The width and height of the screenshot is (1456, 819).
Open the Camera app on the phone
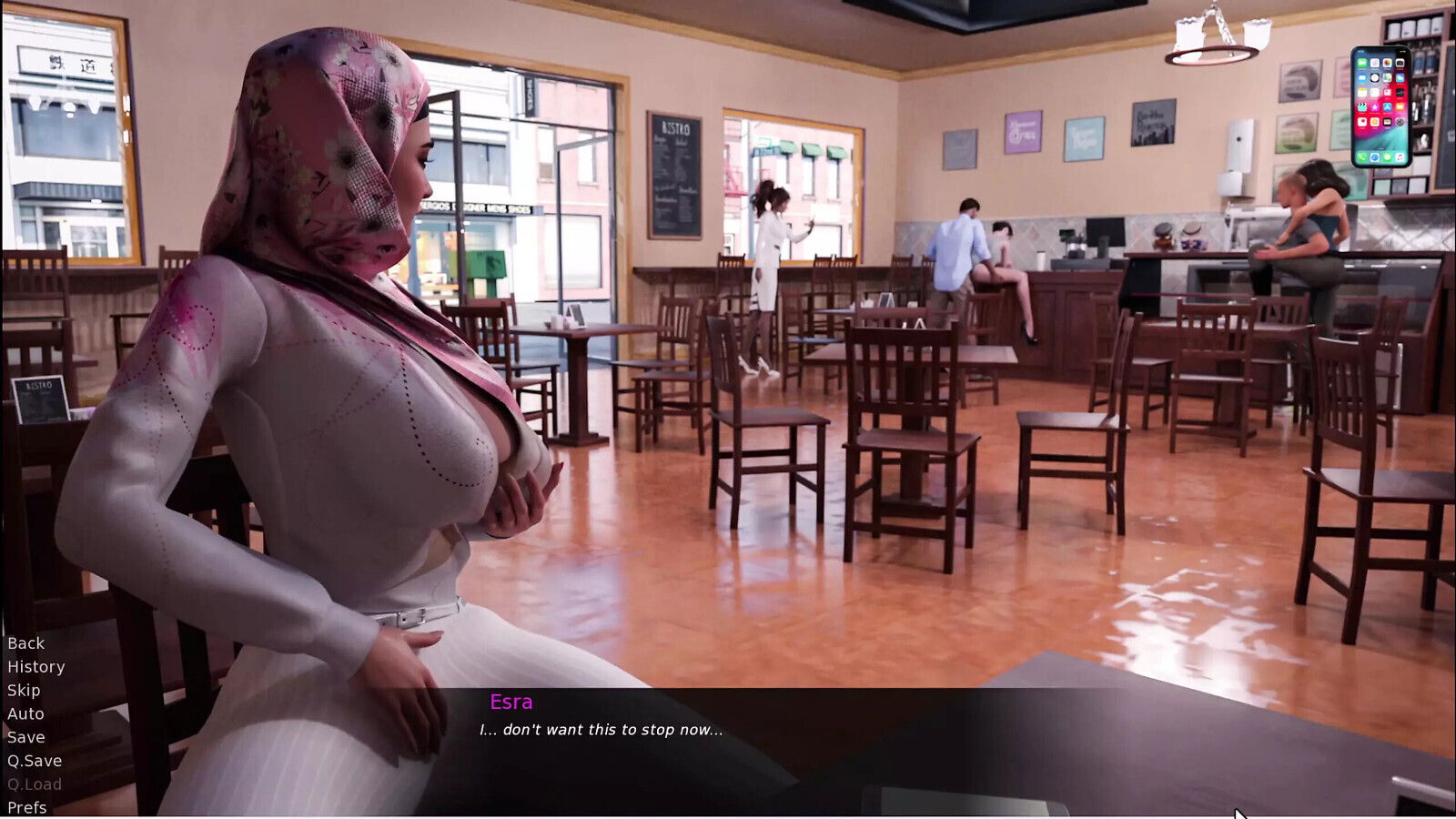pos(1399,63)
